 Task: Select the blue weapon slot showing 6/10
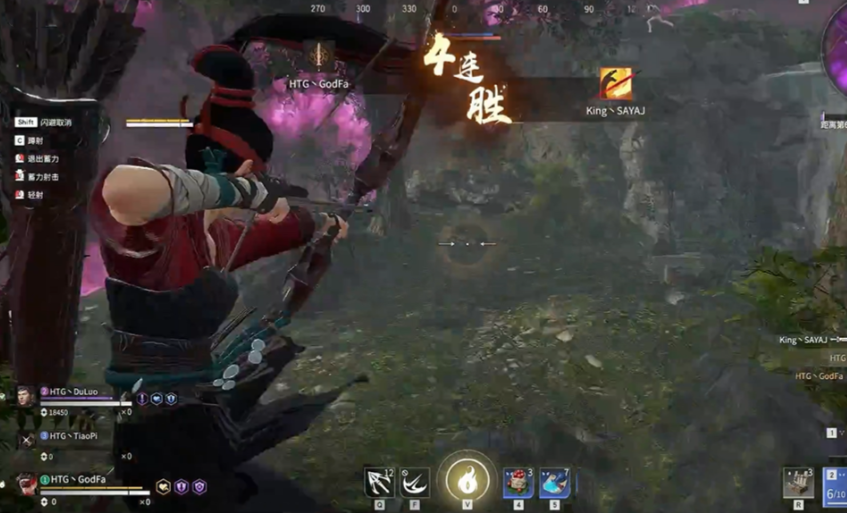click(x=836, y=486)
